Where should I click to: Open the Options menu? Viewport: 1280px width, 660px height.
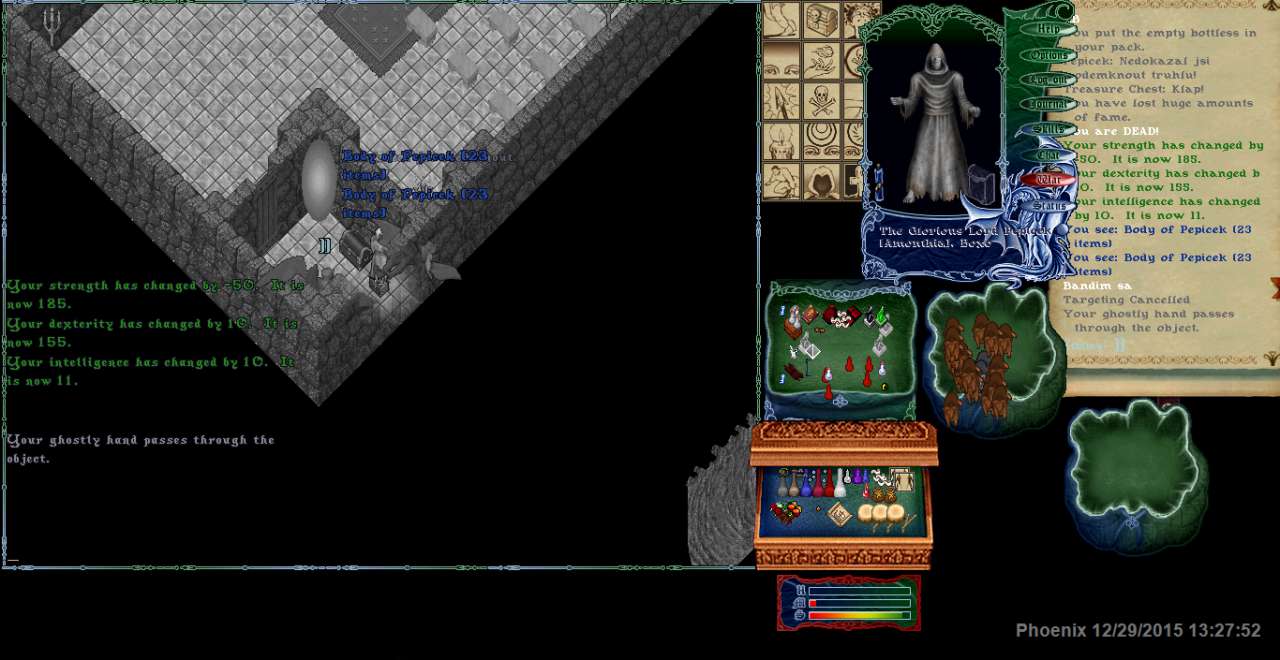pyautogui.click(x=1047, y=54)
